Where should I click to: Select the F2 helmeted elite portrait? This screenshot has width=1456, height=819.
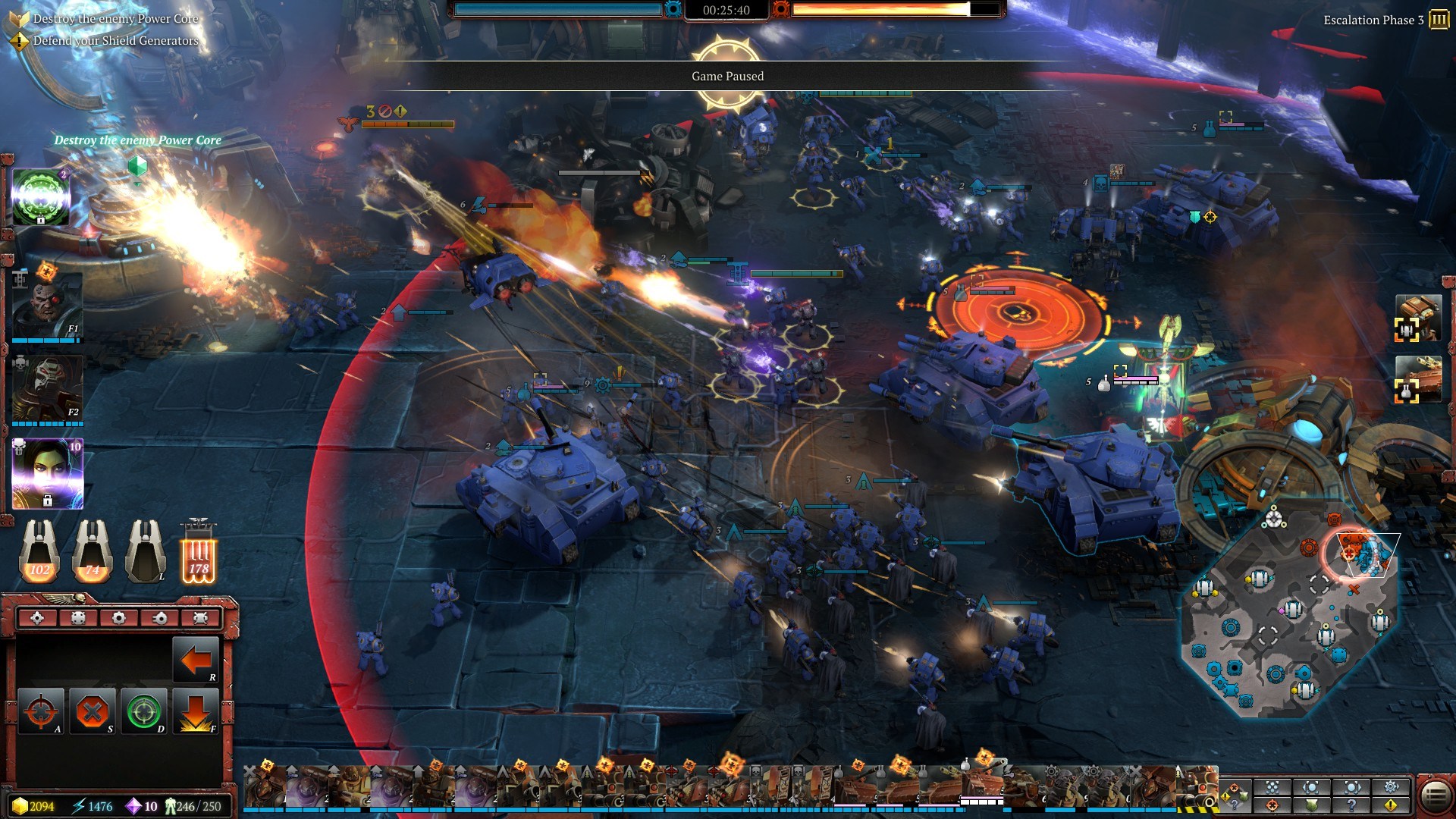pos(47,388)
